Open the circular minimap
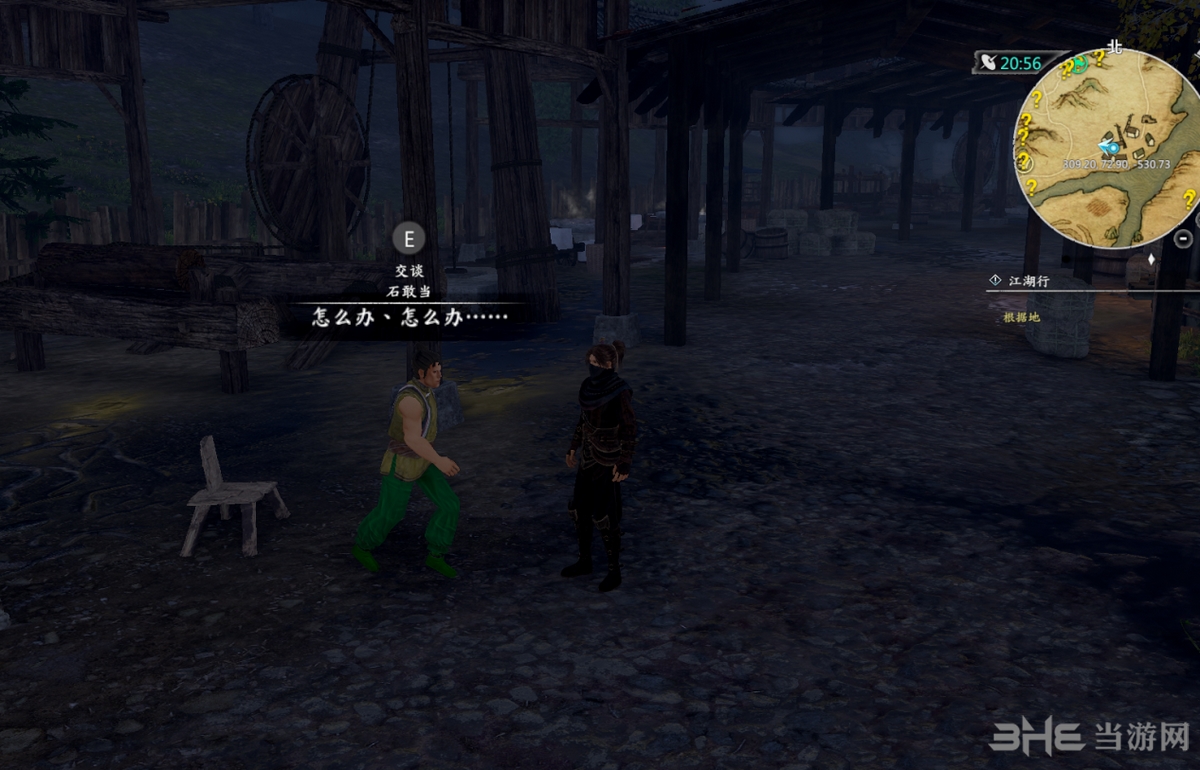The image size is (1200, 770). 1110,150
